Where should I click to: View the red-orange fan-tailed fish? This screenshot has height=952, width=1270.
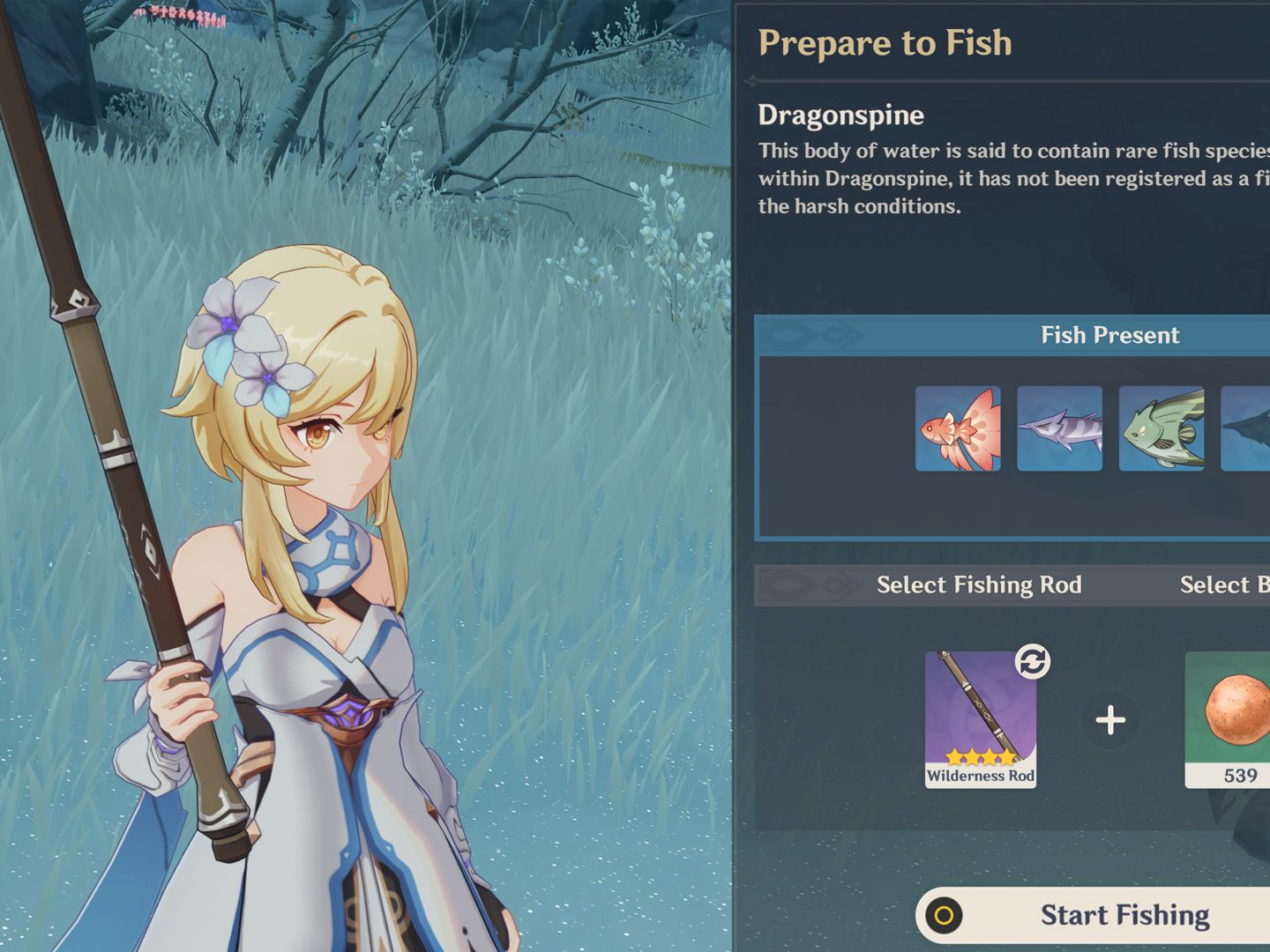958,428
